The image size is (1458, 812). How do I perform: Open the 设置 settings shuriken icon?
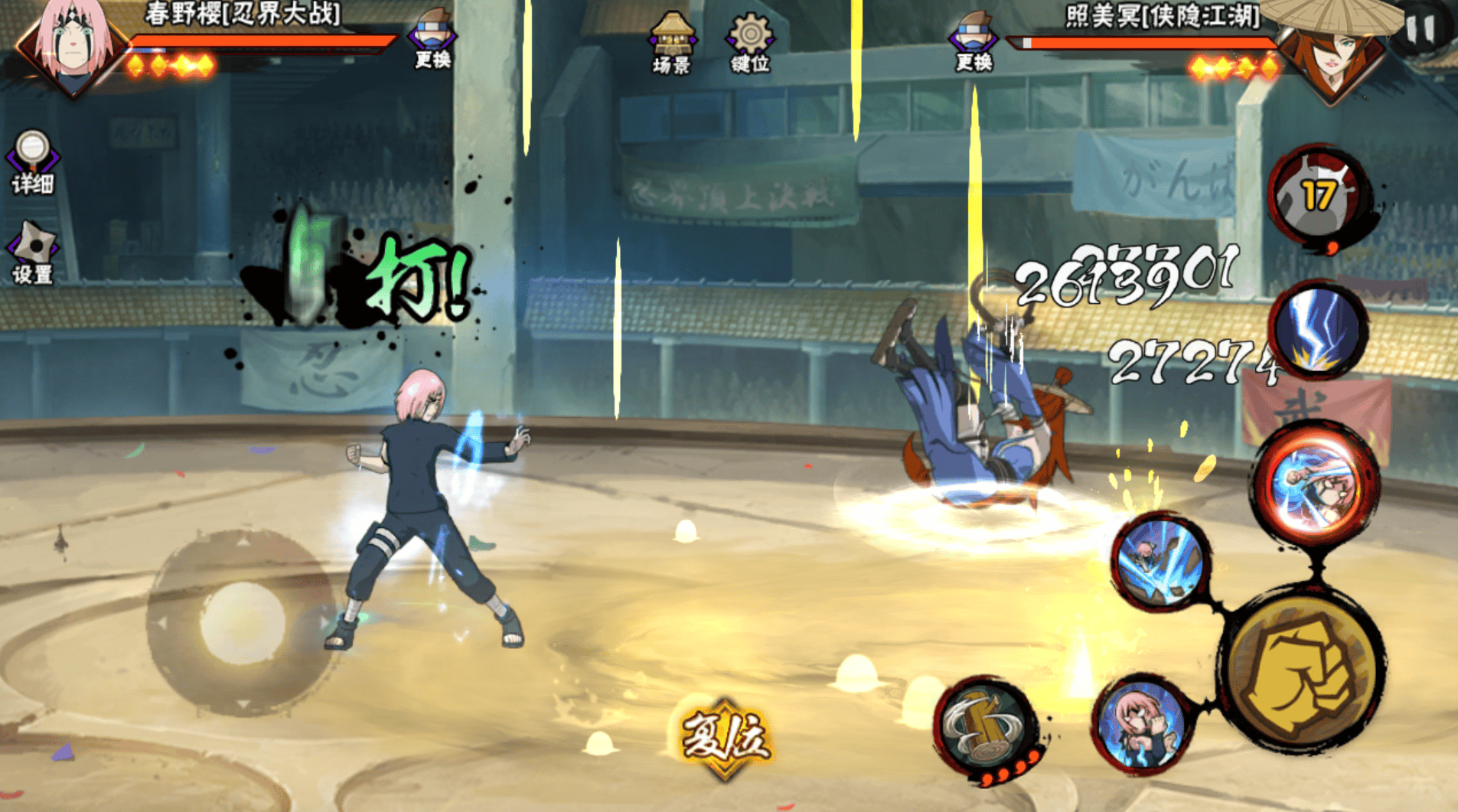(x=32, y=253)
